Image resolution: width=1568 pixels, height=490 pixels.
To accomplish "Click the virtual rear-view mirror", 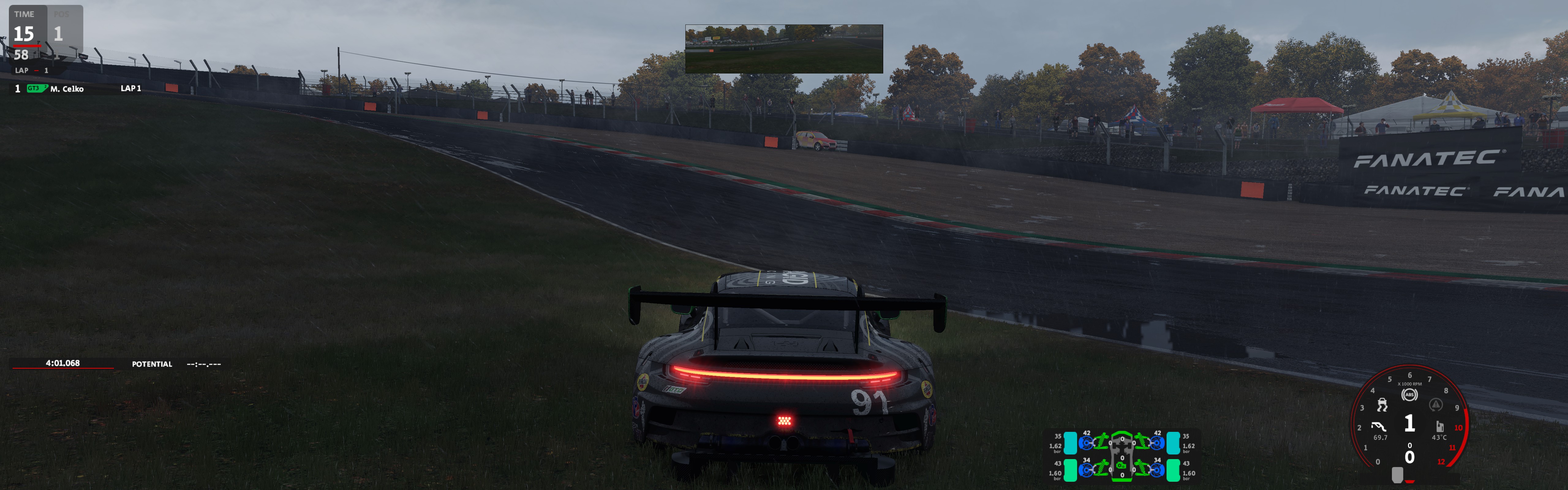I will [x=783, y=49].
